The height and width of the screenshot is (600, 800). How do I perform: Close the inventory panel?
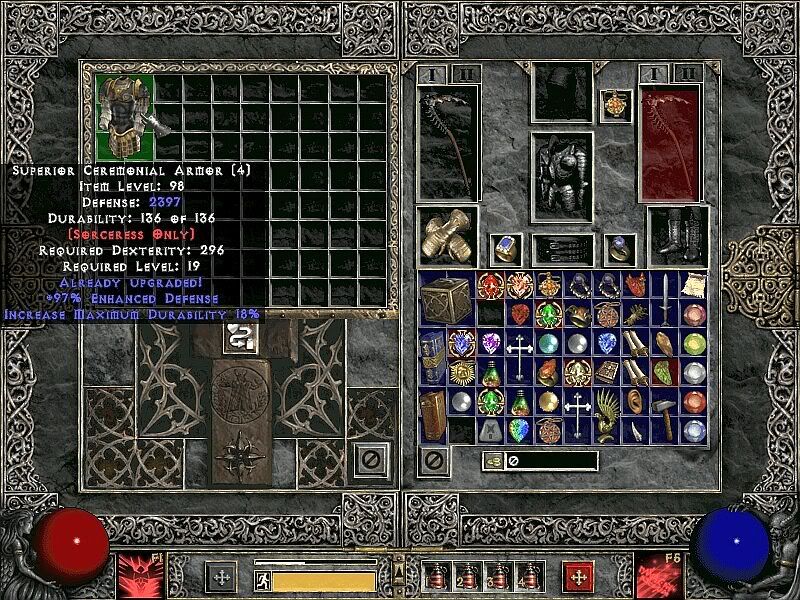point(433,461)
